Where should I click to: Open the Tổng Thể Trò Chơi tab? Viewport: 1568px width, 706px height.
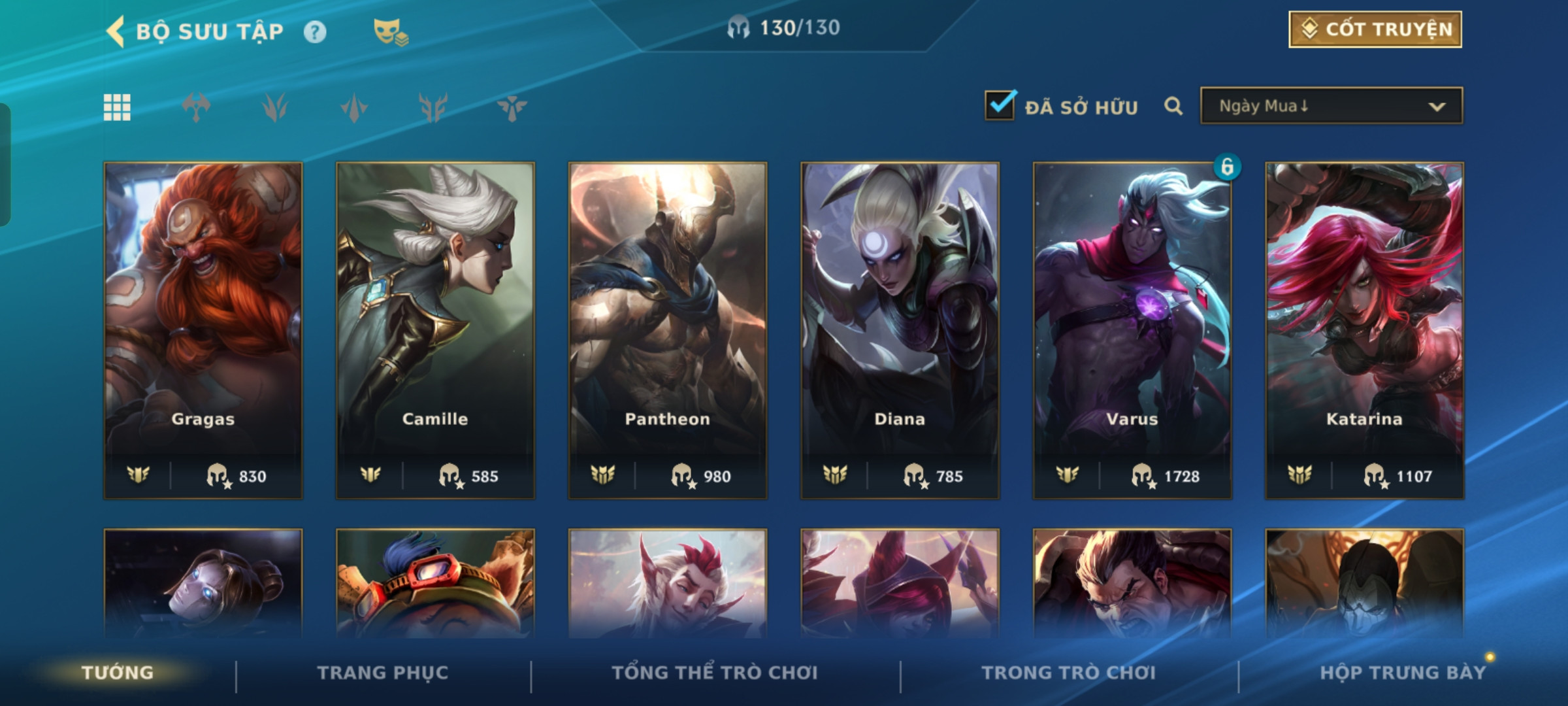(x=715, y=673)
